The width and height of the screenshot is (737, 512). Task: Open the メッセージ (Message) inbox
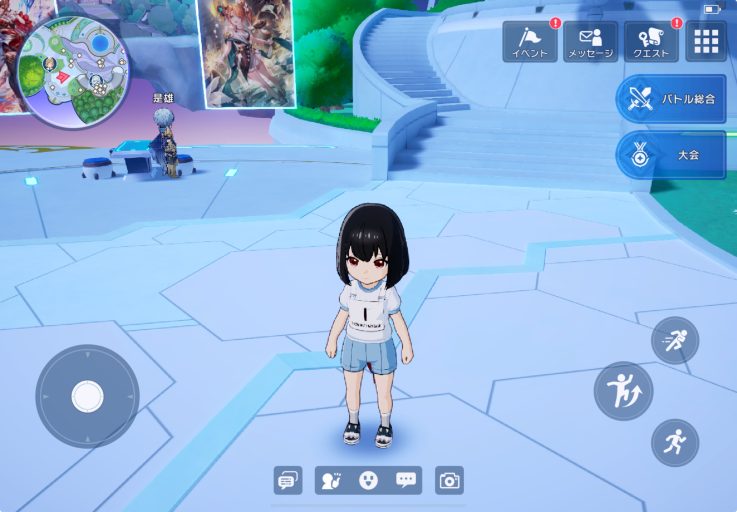tap(590, 42)
